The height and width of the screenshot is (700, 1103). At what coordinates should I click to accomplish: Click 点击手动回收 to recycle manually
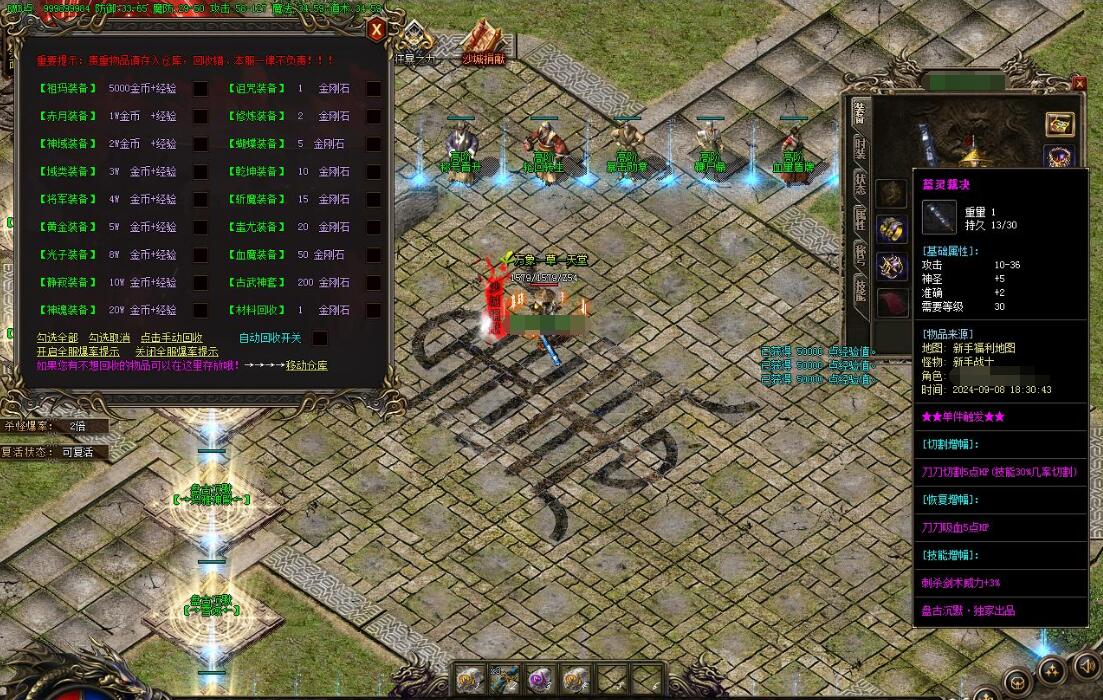[x=171, y=338]
